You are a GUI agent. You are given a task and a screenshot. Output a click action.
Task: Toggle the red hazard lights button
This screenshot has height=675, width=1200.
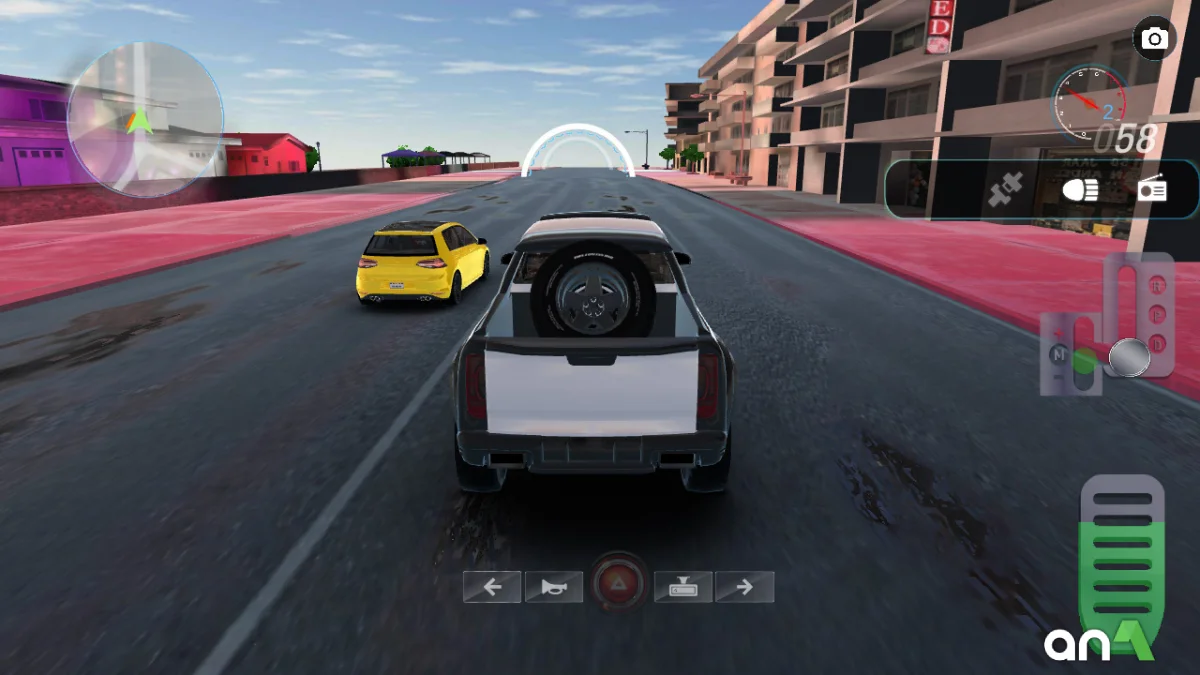(x=618, y=584)
